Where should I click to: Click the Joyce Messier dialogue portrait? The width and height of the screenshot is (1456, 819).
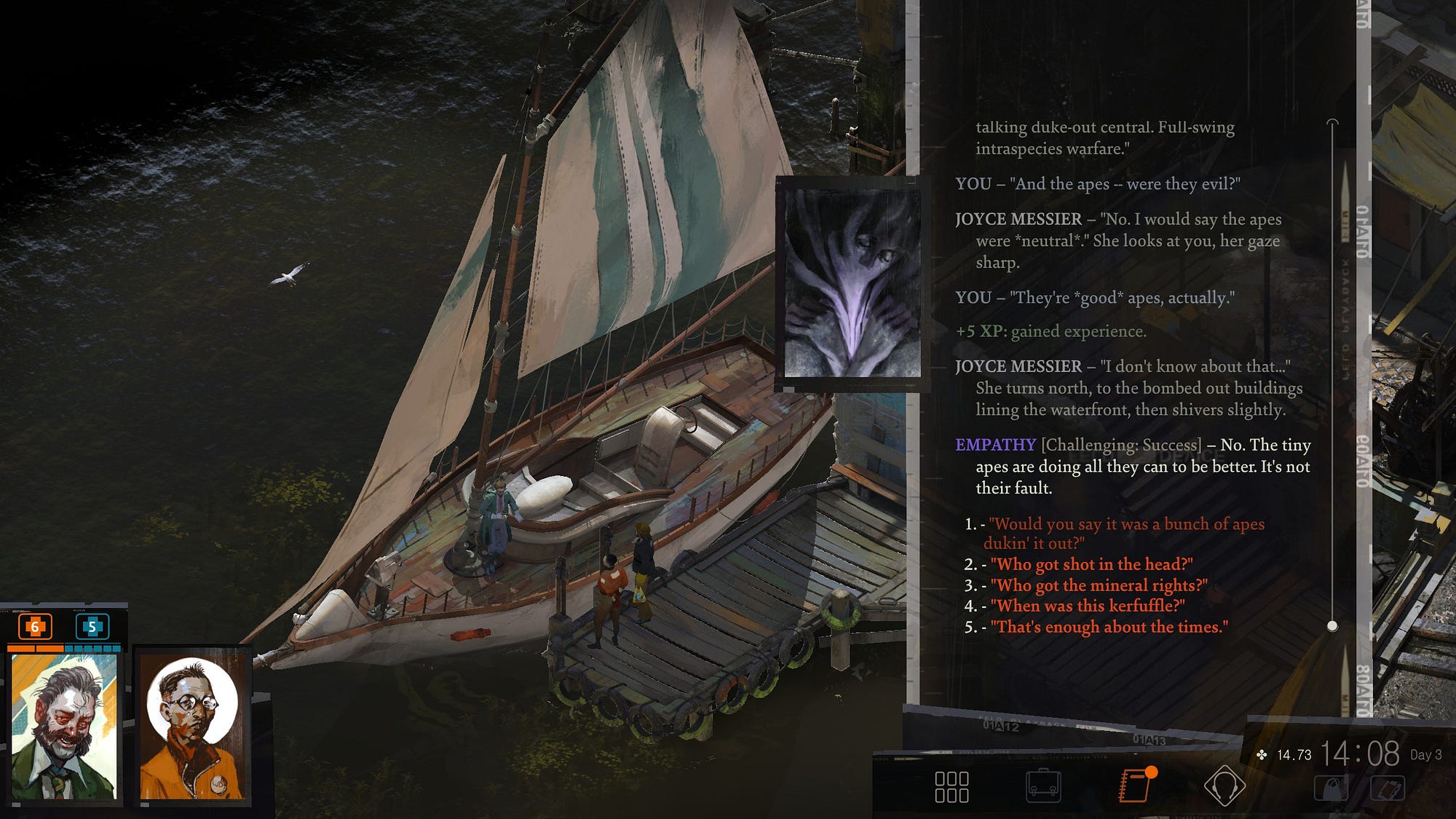[852, 284]
